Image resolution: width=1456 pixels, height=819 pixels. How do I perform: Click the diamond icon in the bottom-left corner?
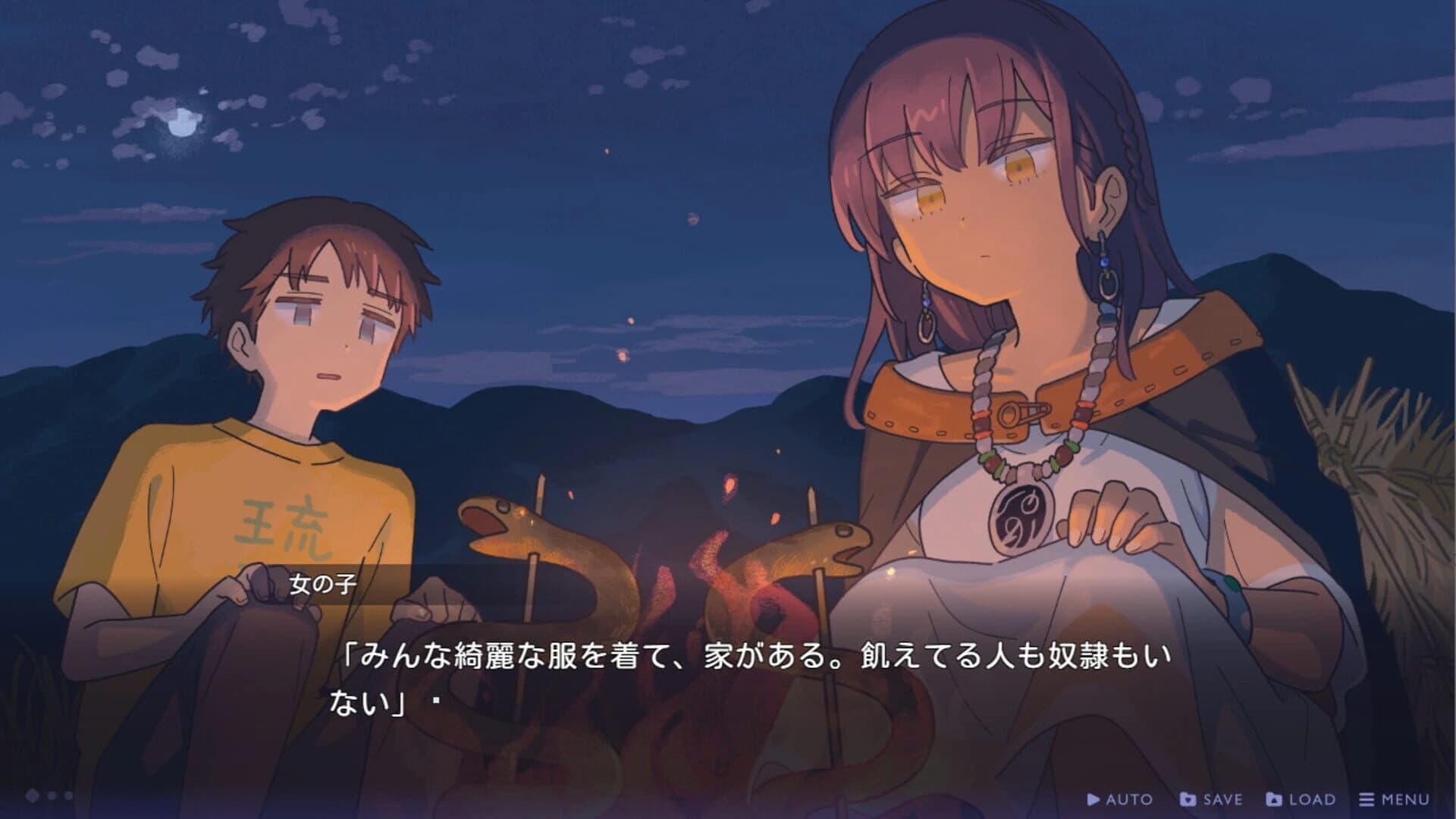[32, 794]
